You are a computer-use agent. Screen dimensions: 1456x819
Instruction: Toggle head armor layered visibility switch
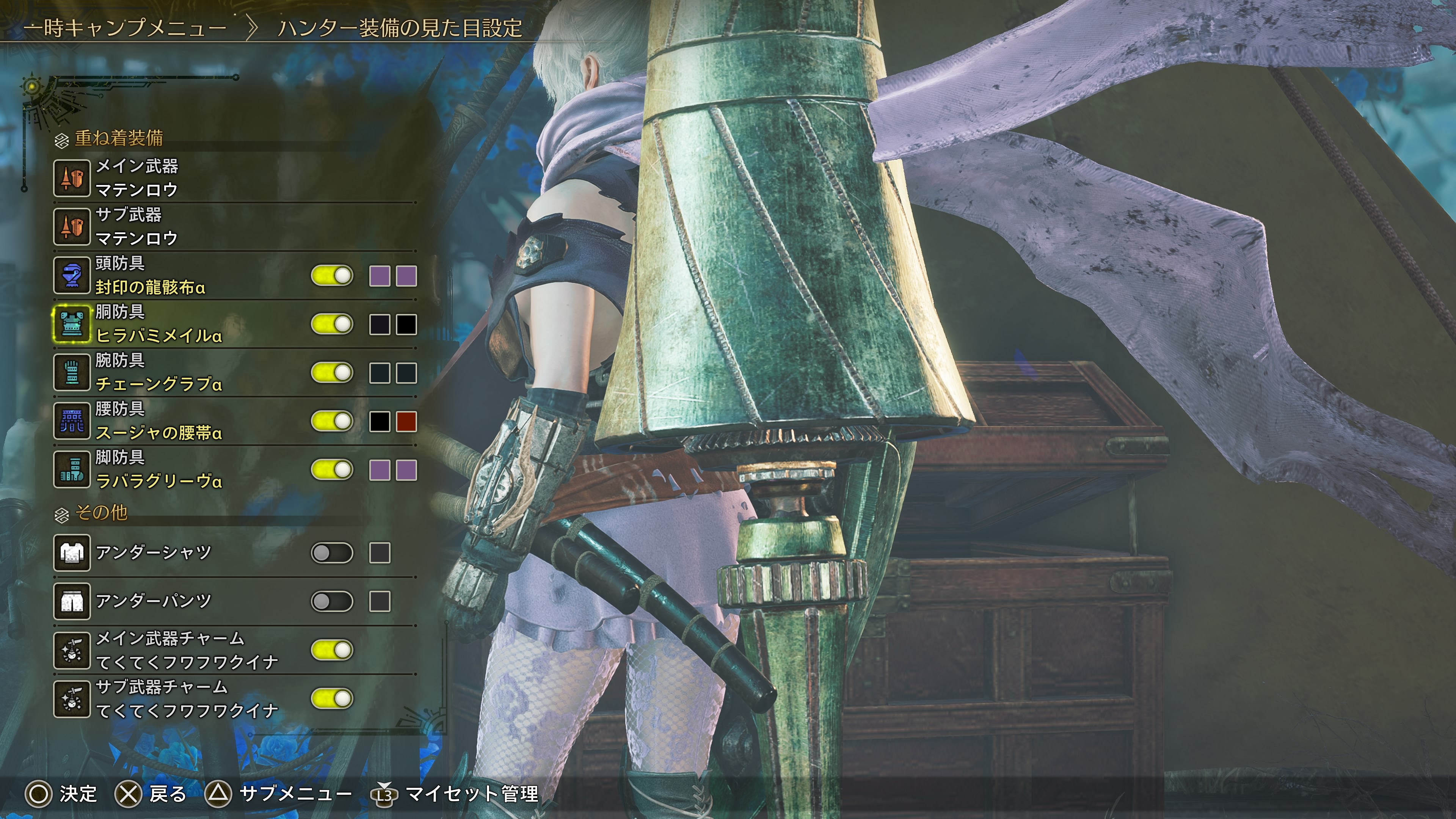(332, 276)
